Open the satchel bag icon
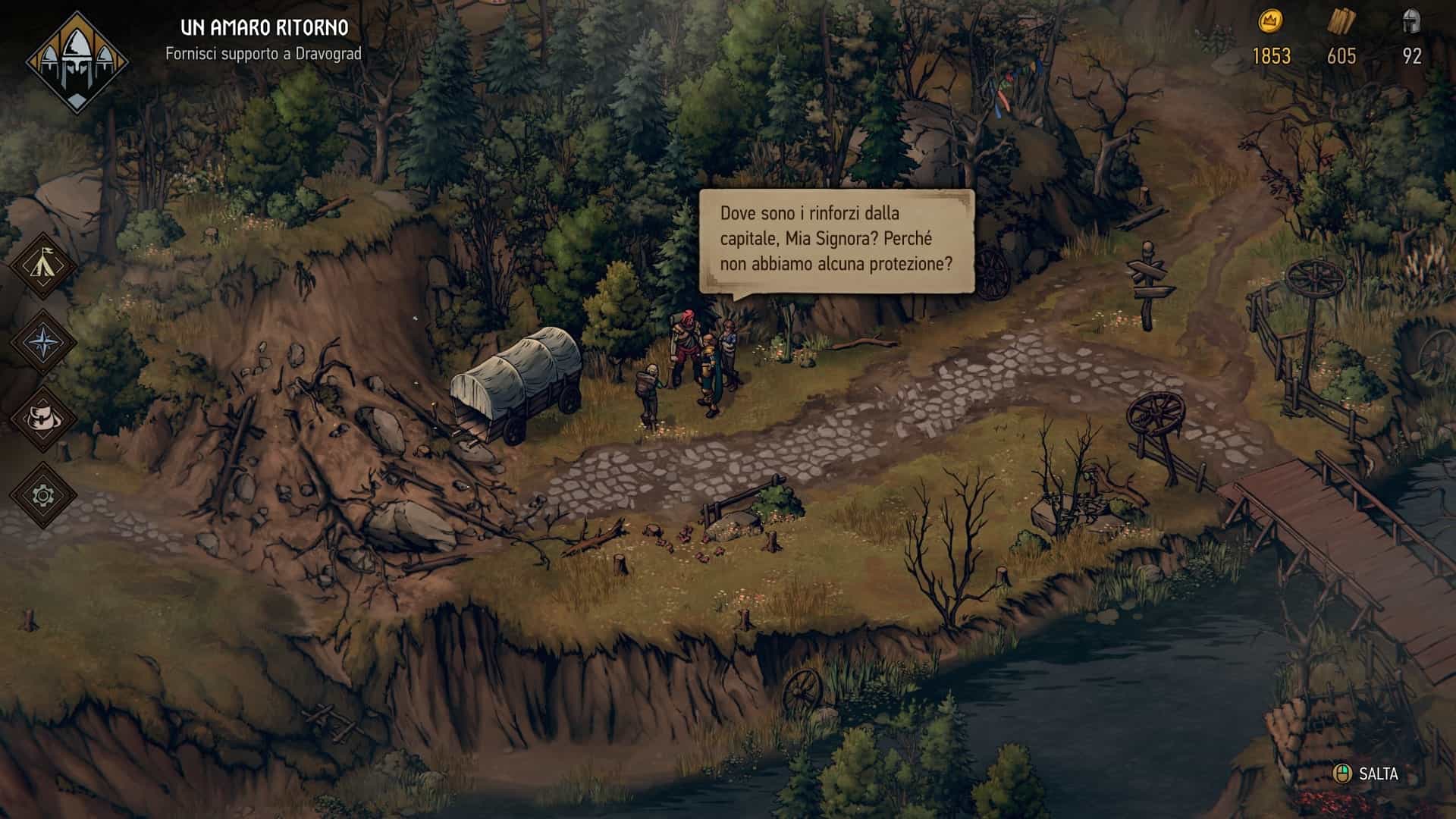 (x=43, y=419)
